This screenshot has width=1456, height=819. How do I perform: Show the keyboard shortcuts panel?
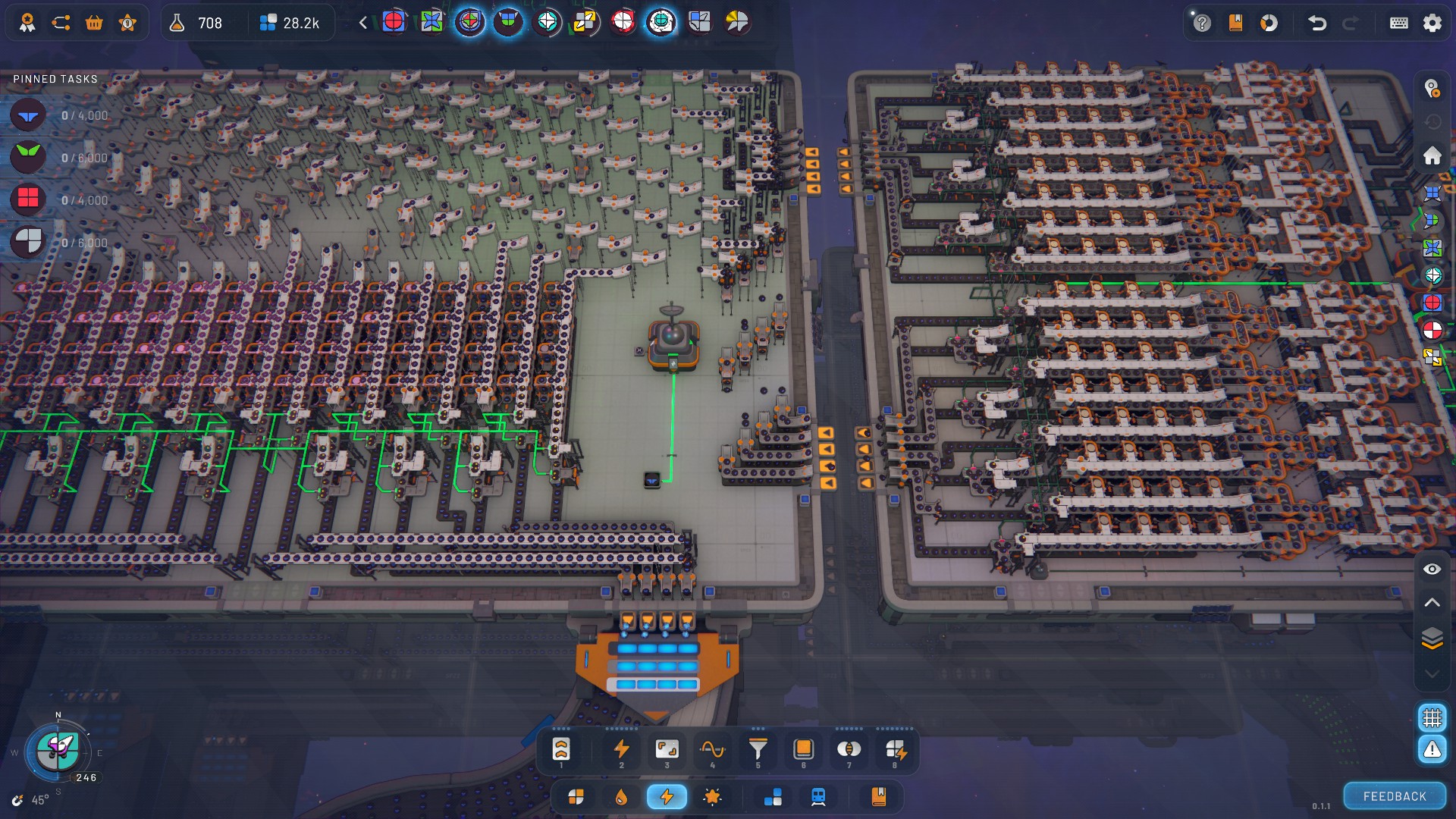[1398, 23]
